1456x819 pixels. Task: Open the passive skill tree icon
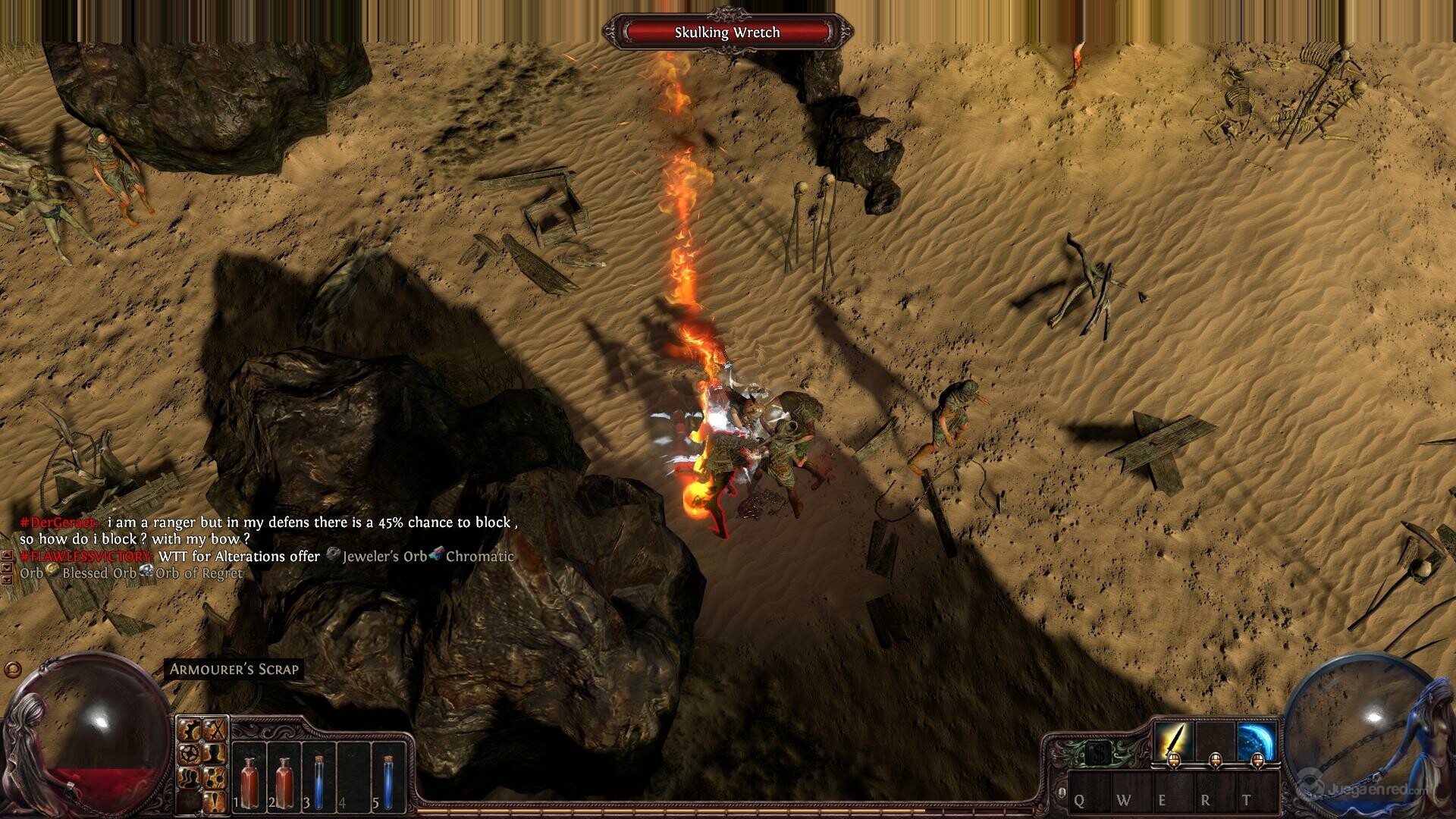click(216, 777)
